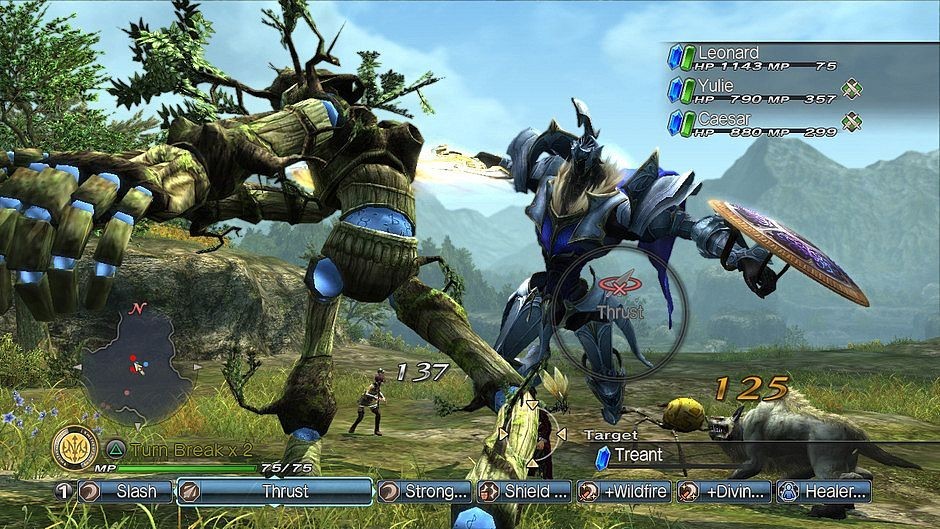Screen dimensions: 940x529
Task: Click Caesar's crossed swords status icon
Action: tap(851, 122)
